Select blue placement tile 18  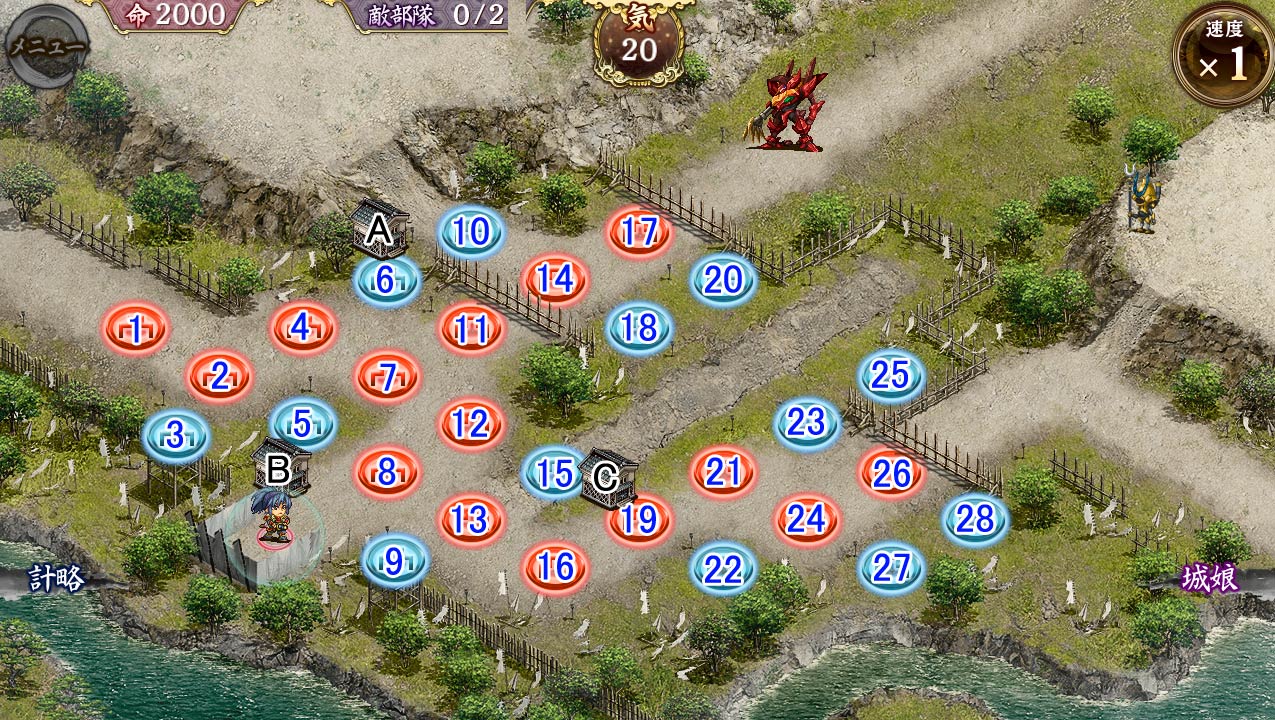639,328
